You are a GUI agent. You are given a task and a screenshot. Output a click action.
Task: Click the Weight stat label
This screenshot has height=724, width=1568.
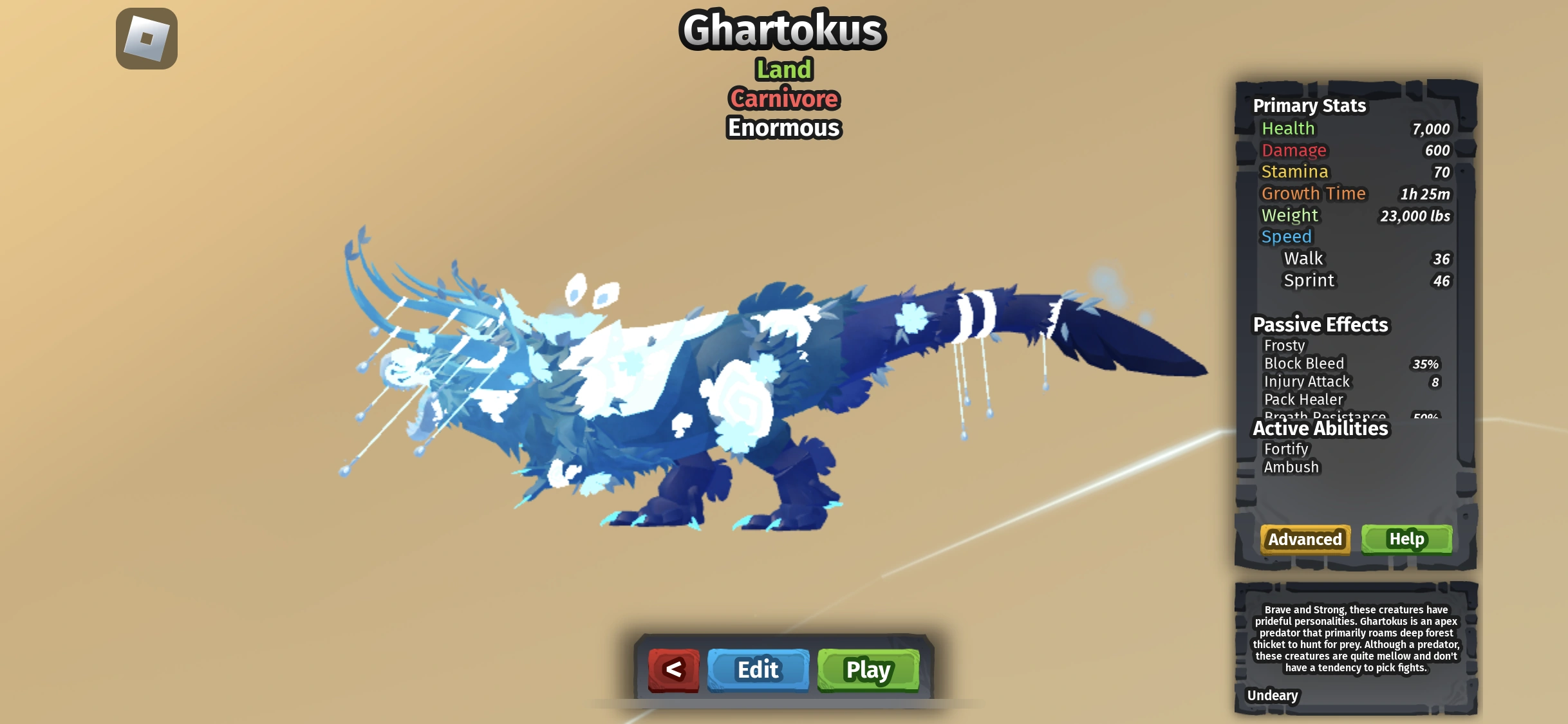[x=1290, y=215]
